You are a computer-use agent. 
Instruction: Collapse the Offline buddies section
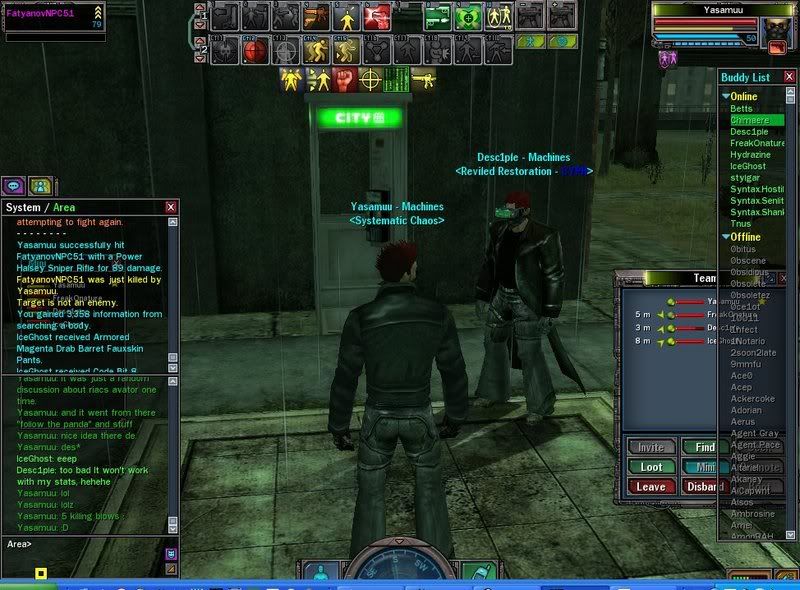pos(726,237)
